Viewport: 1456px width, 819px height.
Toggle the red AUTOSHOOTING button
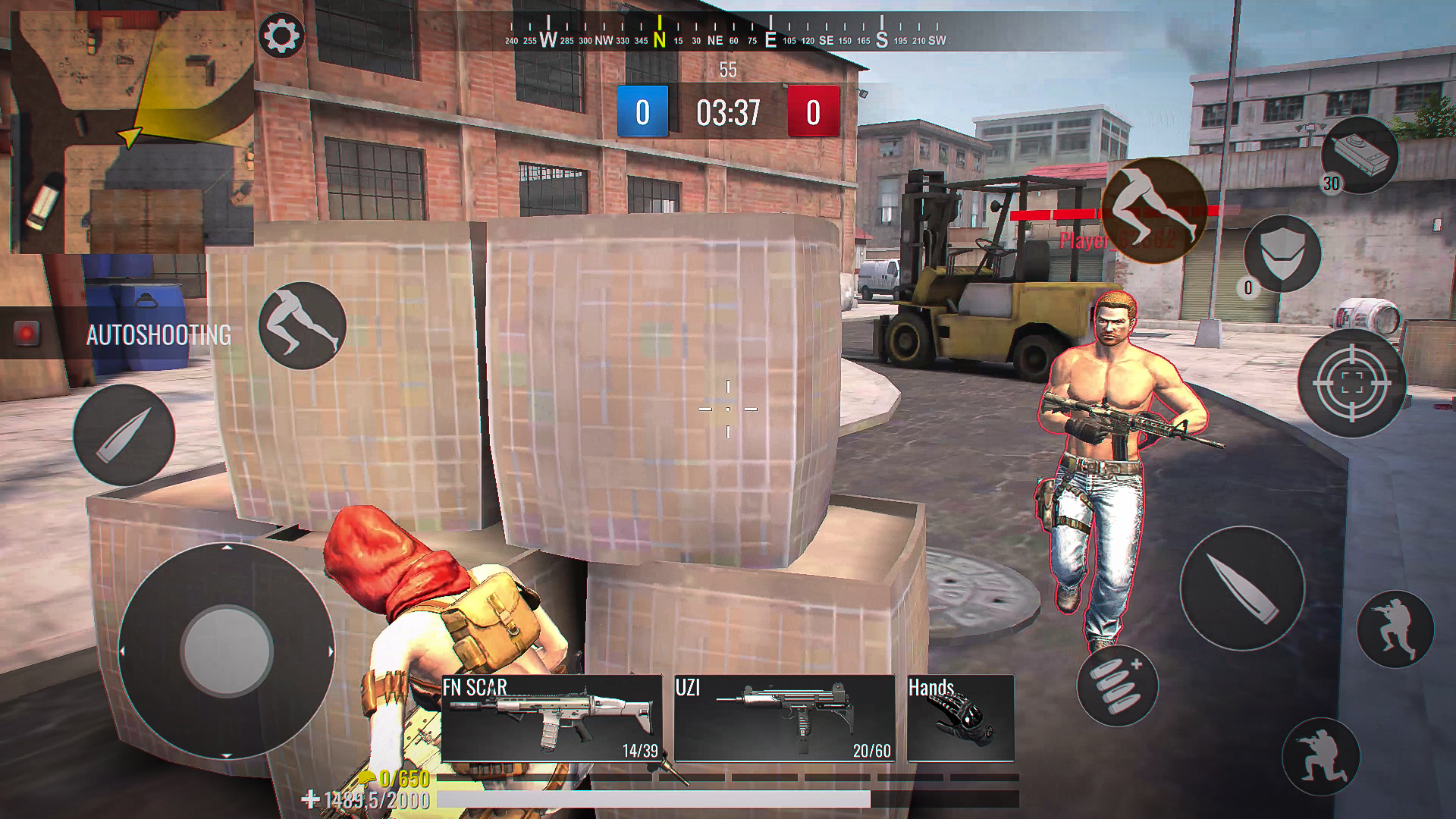[x=27, y=334]
